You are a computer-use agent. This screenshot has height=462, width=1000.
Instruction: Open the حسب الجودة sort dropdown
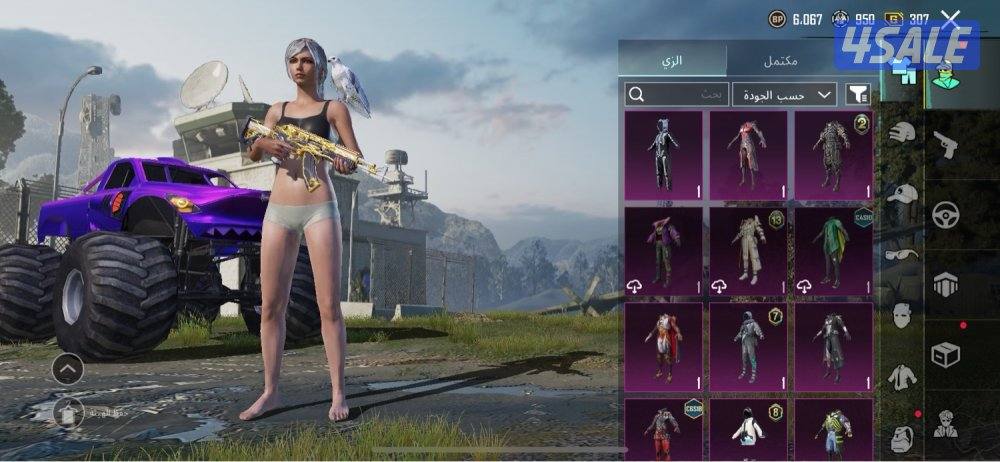coord(784,94)
